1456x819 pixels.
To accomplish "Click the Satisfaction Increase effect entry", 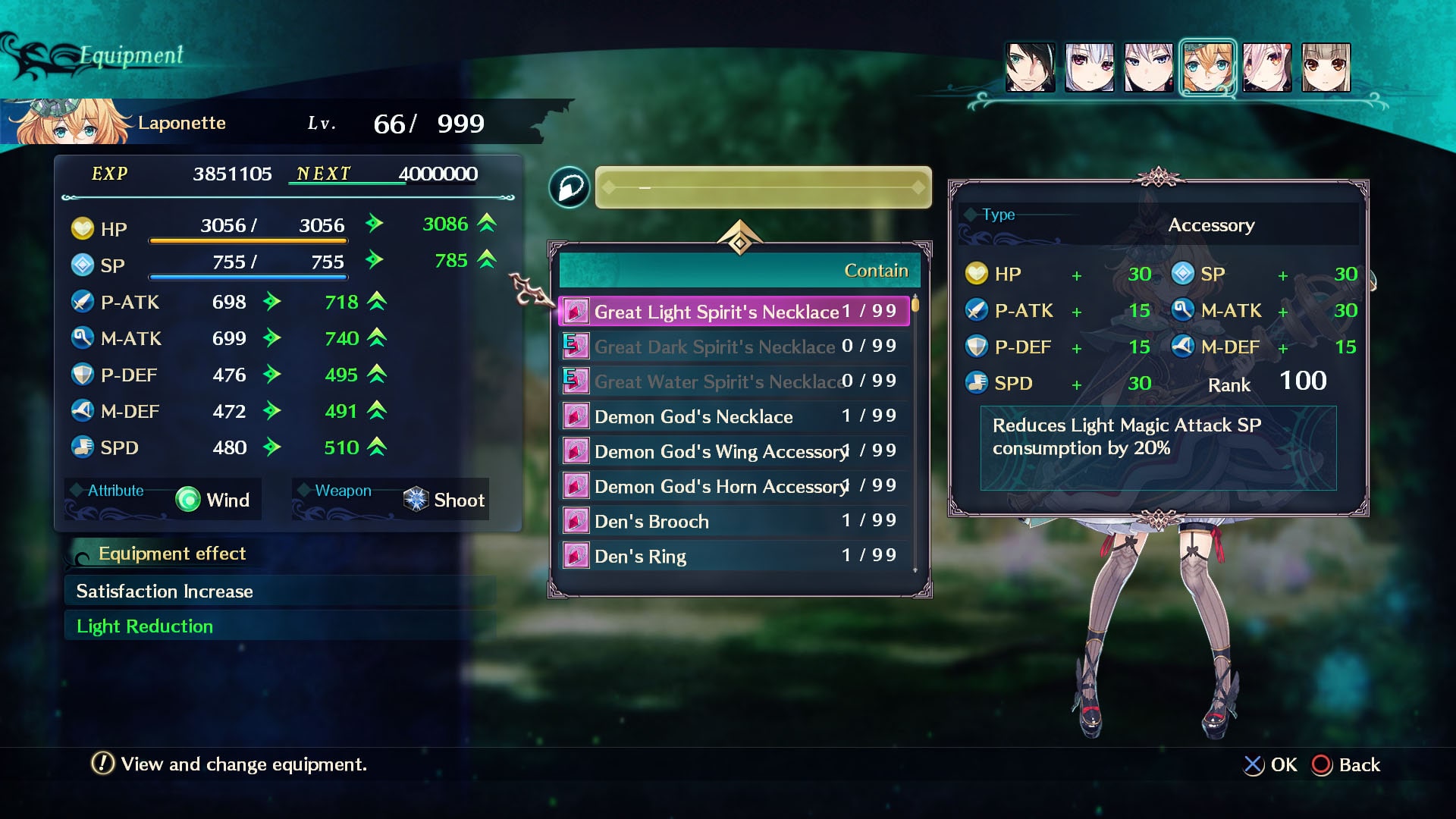I will click(165, 591).
